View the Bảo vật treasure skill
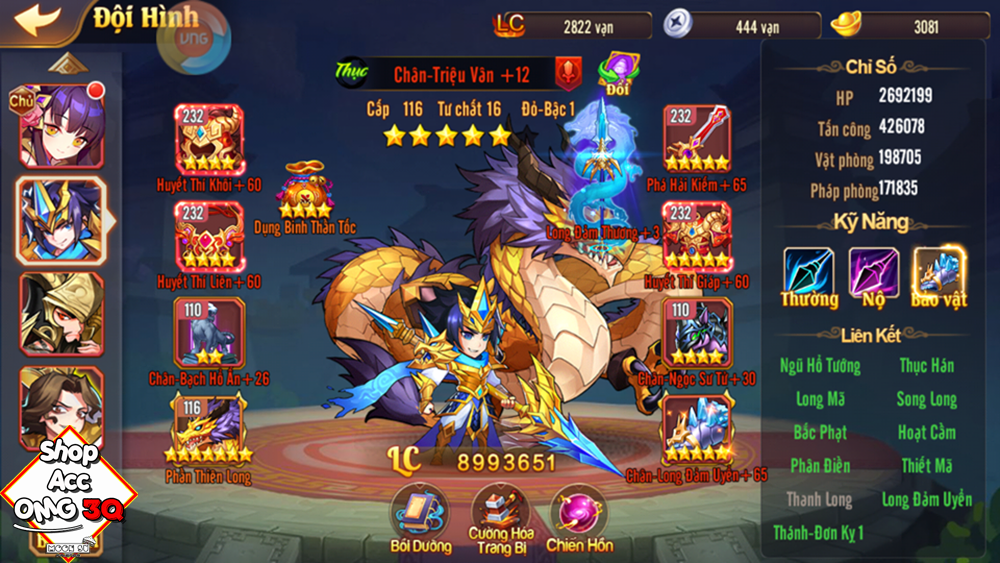1000x563 pixels. (938, 273)
